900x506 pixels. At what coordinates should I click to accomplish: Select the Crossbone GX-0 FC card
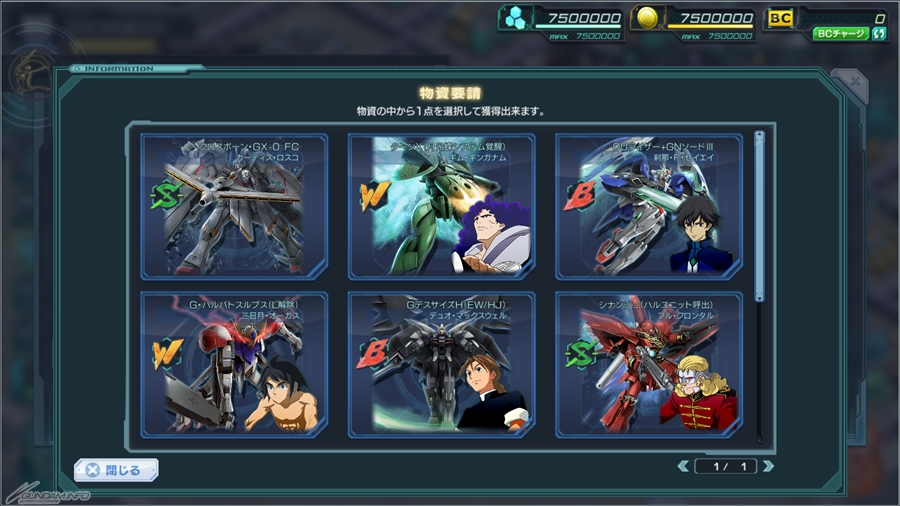point(234,206)
